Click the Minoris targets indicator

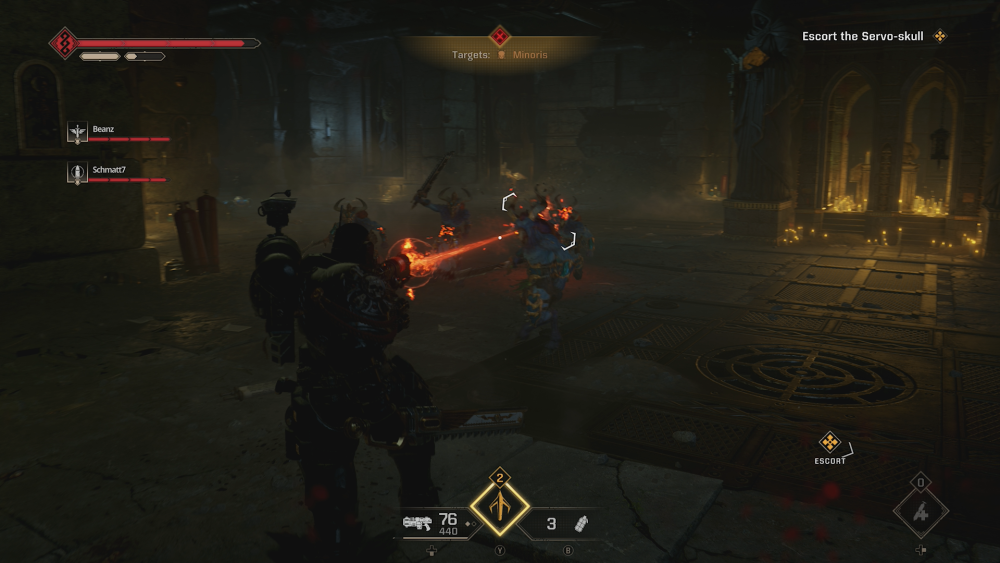(518, 55)
